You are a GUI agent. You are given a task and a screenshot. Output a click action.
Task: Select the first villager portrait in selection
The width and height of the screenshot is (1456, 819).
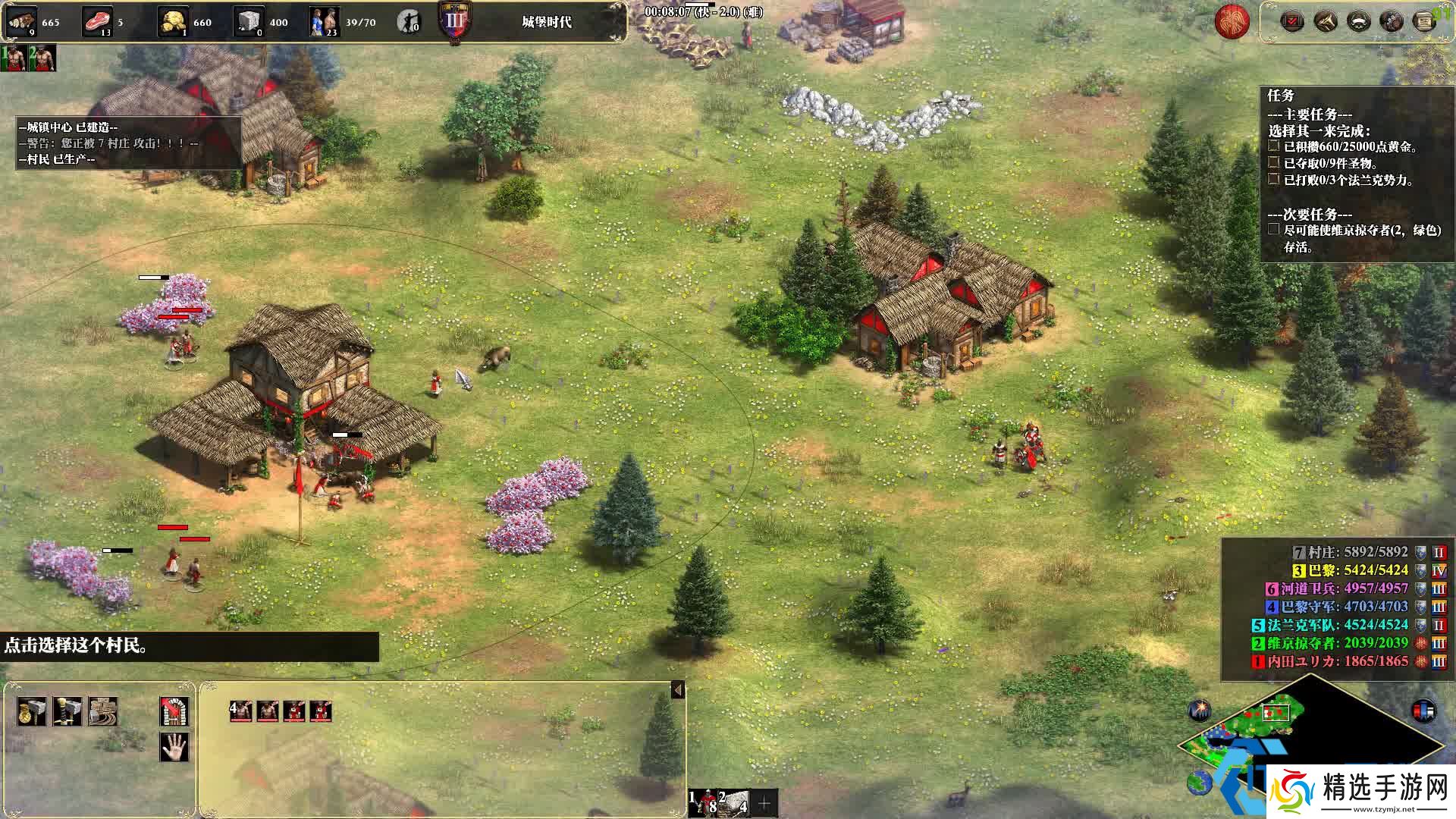[241, 711]
